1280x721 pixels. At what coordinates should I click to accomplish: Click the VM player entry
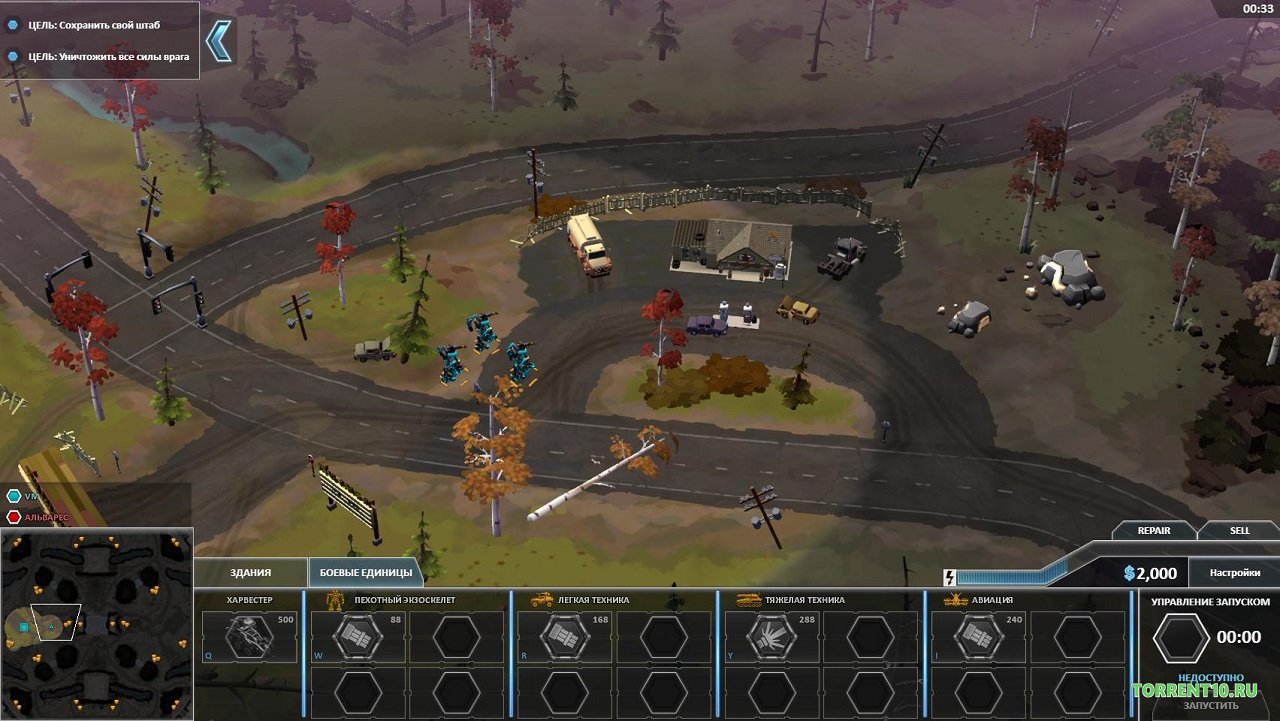point(30,496)
